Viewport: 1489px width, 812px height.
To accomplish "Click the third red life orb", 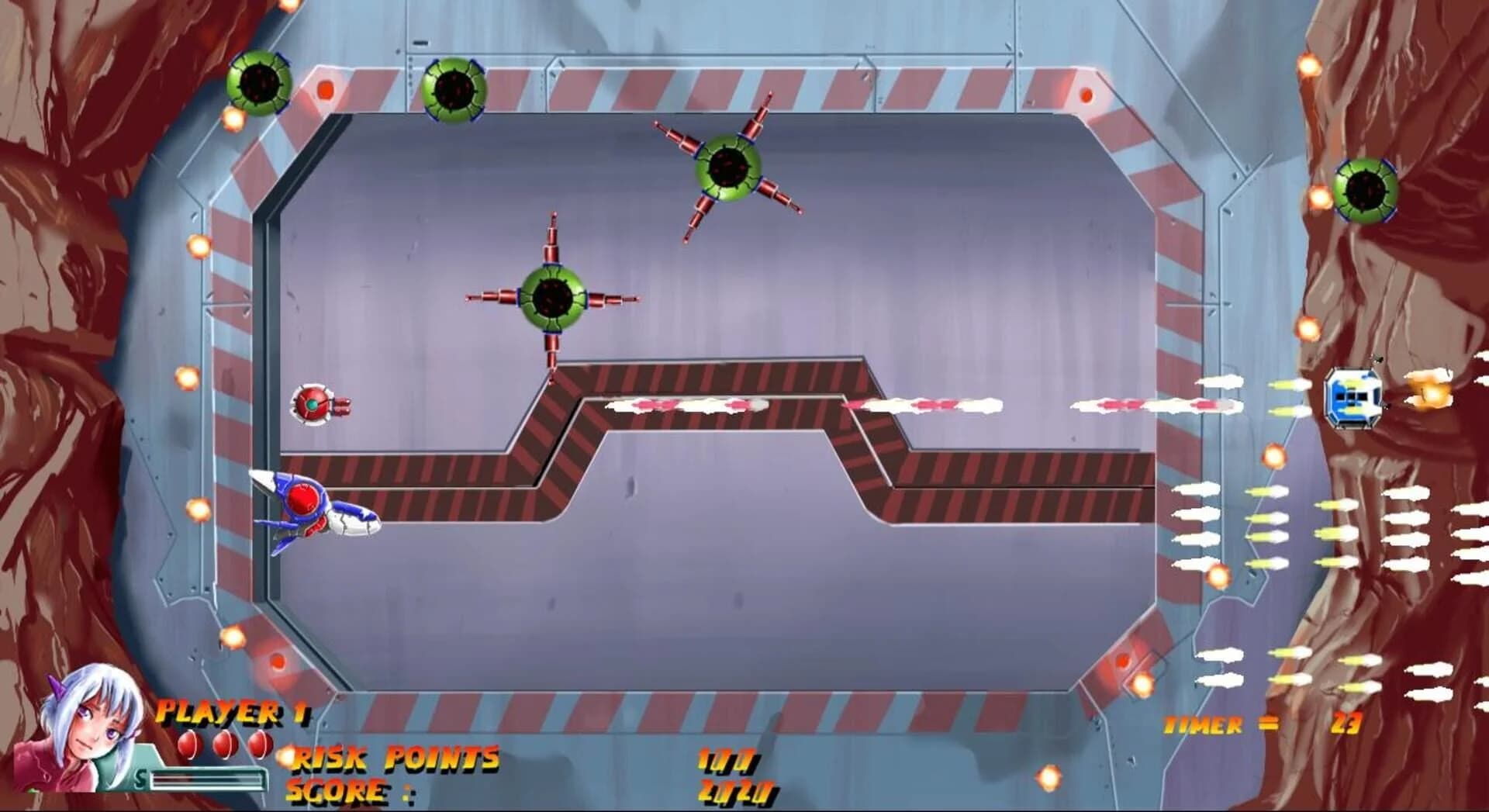I will [x=260, y=744].
